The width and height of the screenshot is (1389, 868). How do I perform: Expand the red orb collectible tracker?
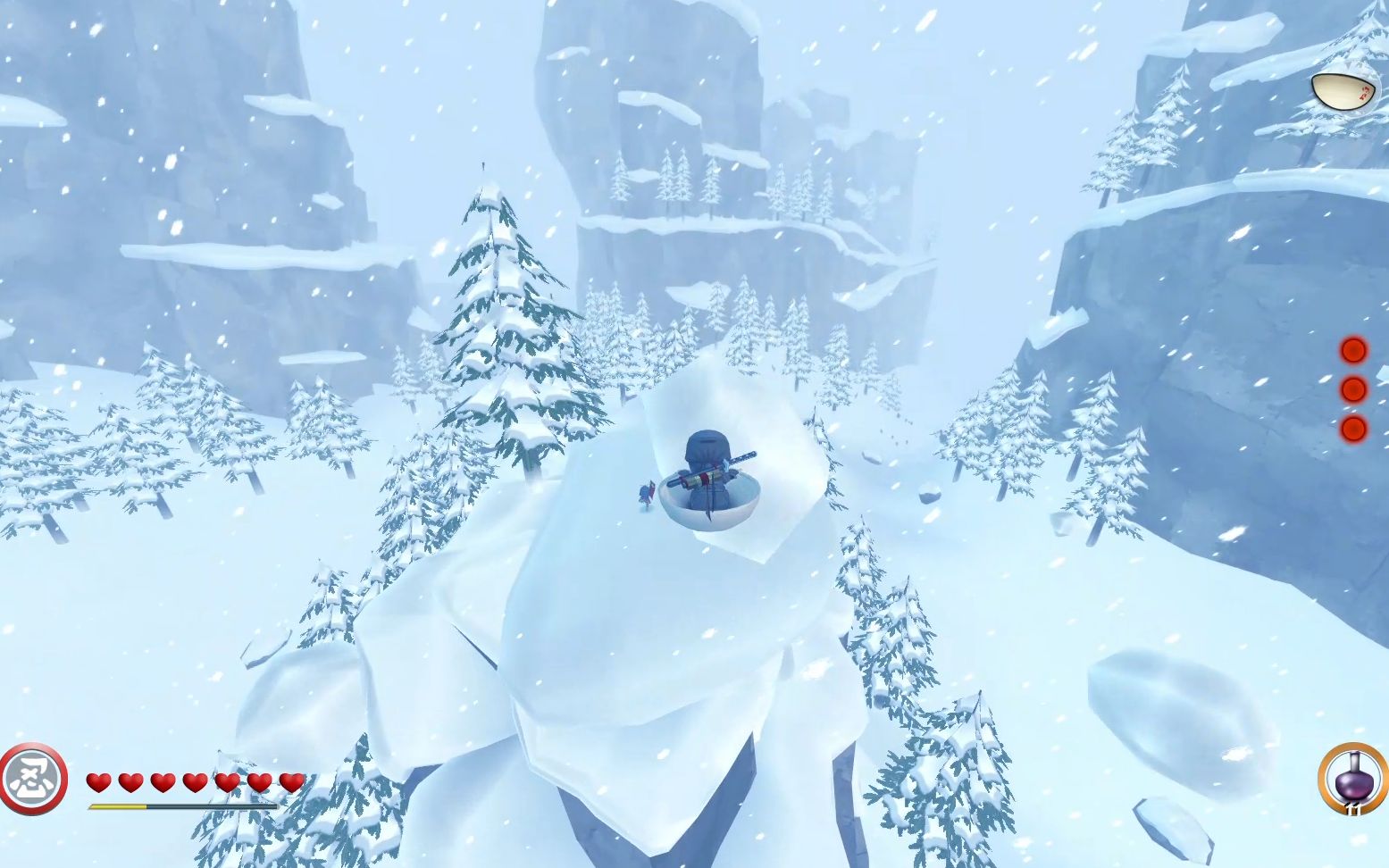point(1353,390)
